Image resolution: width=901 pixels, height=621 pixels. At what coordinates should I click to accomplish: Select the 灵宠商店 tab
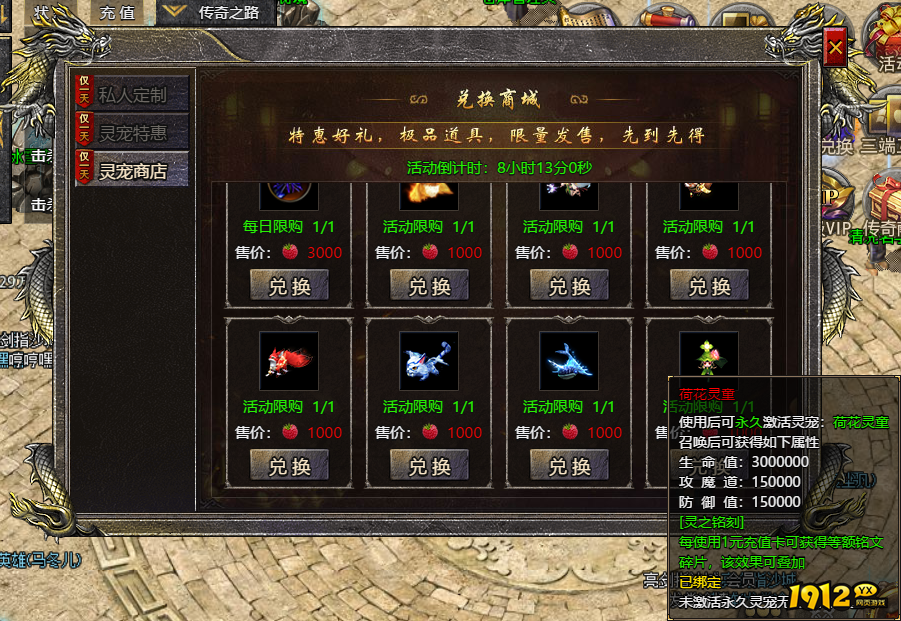tap(132, 171)
